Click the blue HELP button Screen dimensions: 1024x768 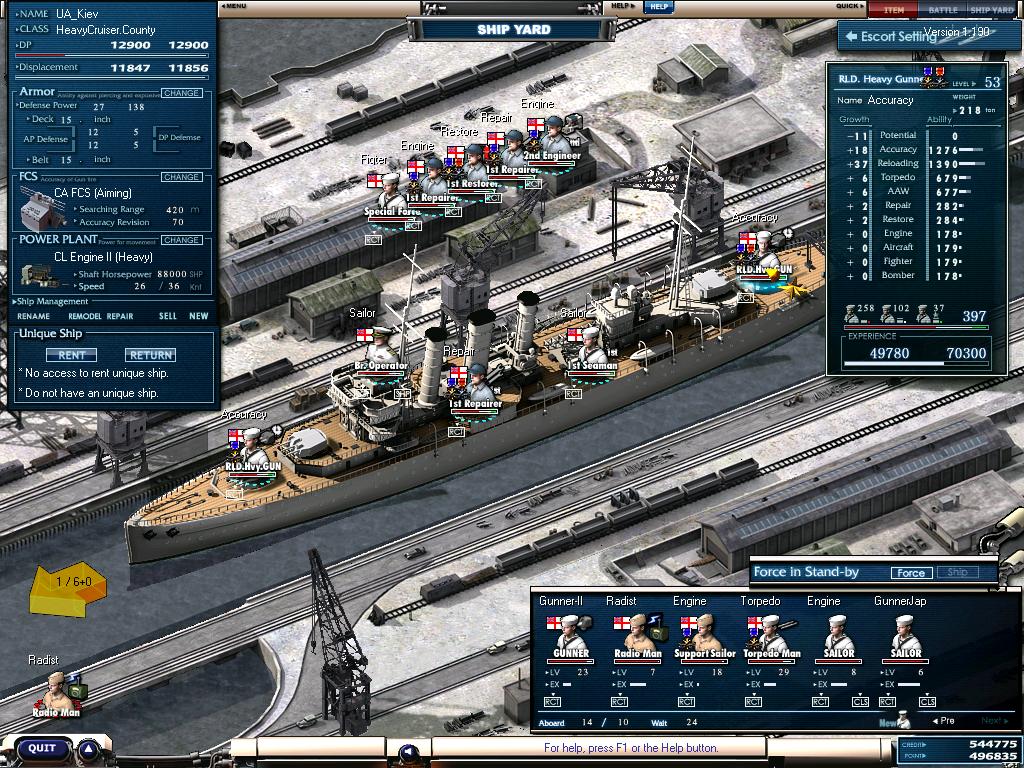[x=657, y=6]
